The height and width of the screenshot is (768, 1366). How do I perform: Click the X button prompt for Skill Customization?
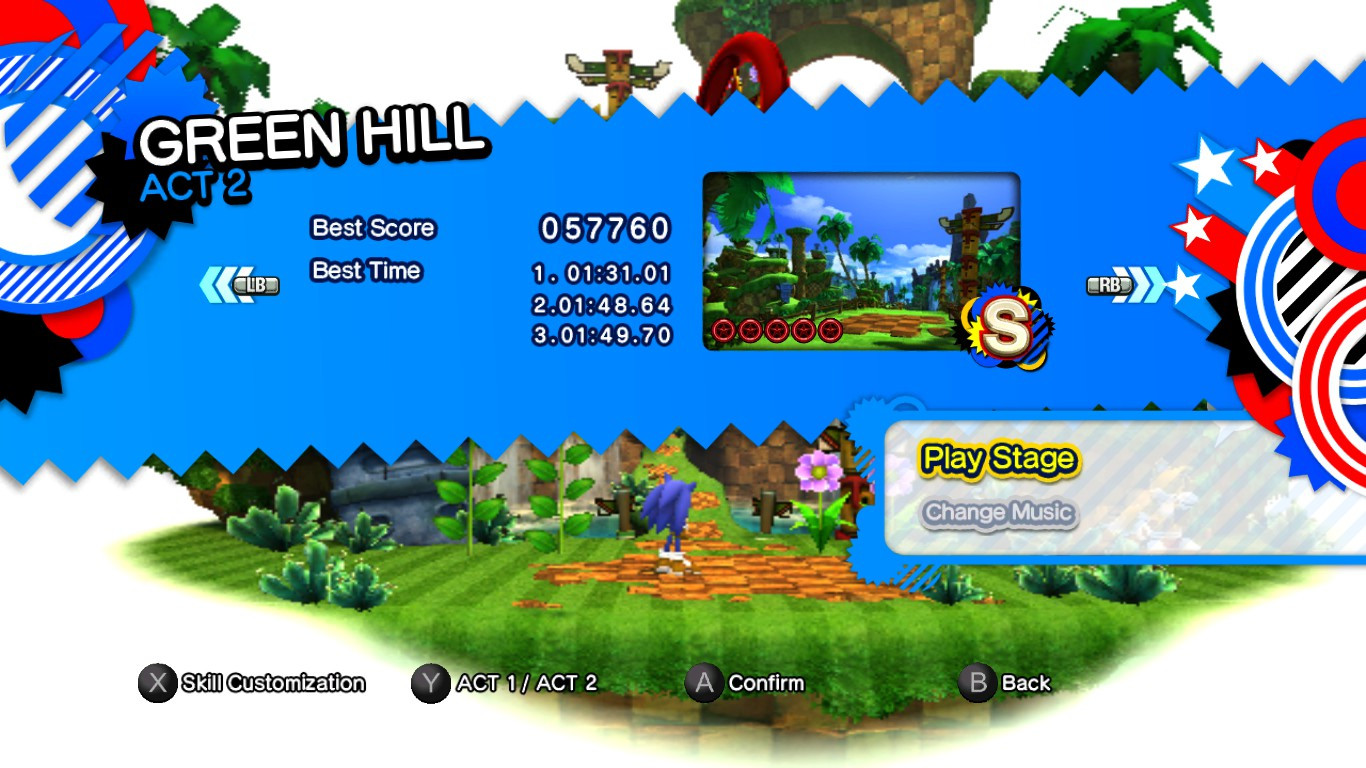pos(155,684)
